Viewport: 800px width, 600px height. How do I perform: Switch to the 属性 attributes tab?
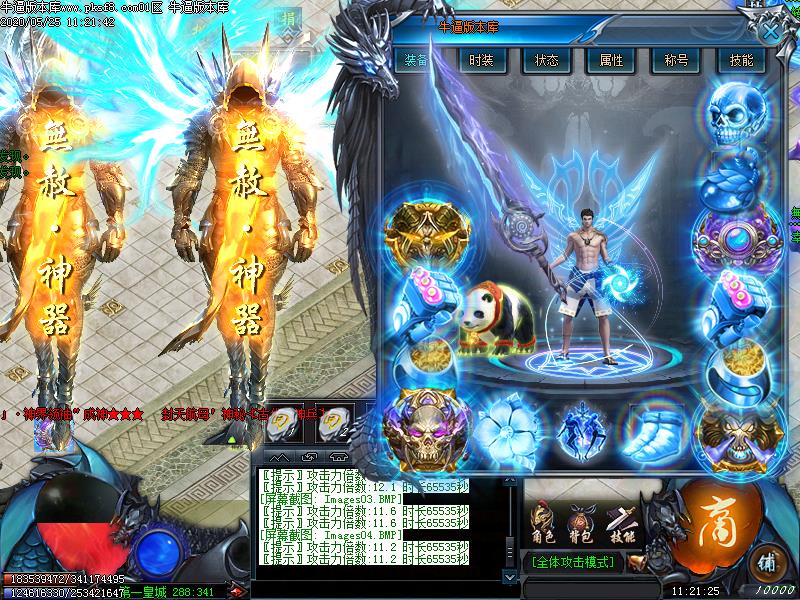pyautogui.click(x=611, y=60)
